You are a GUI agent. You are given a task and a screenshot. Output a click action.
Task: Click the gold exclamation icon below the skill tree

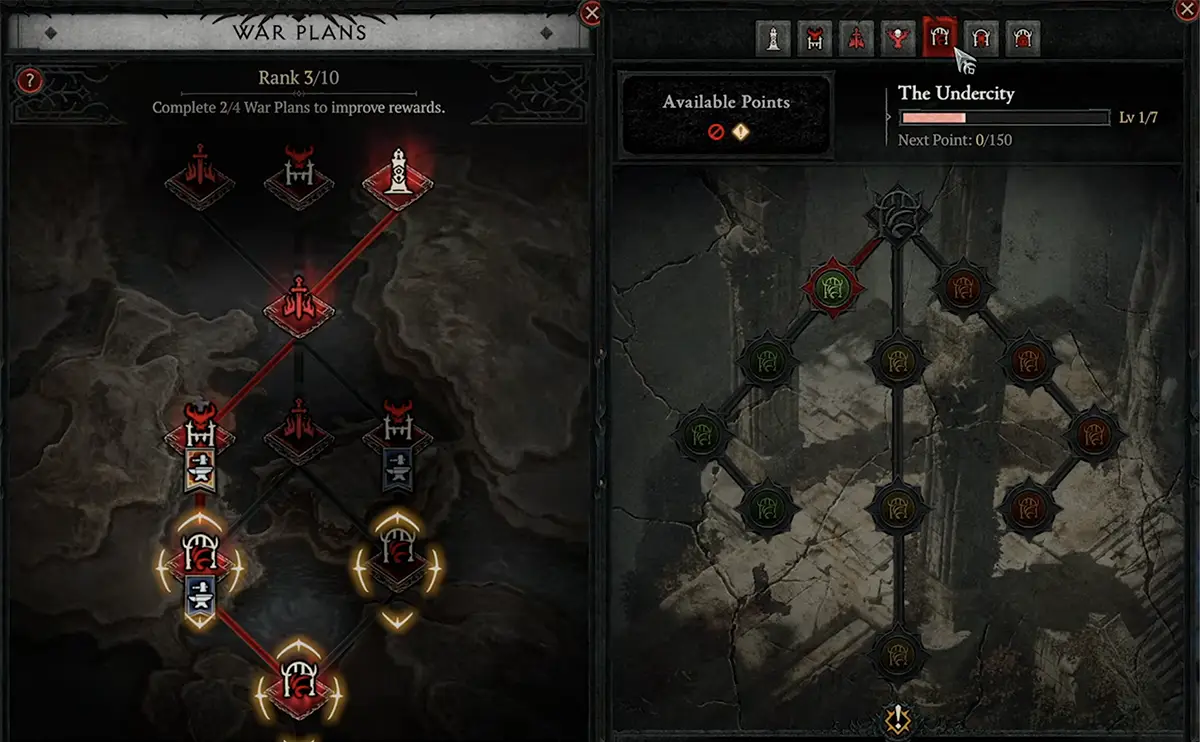point(897,719)
